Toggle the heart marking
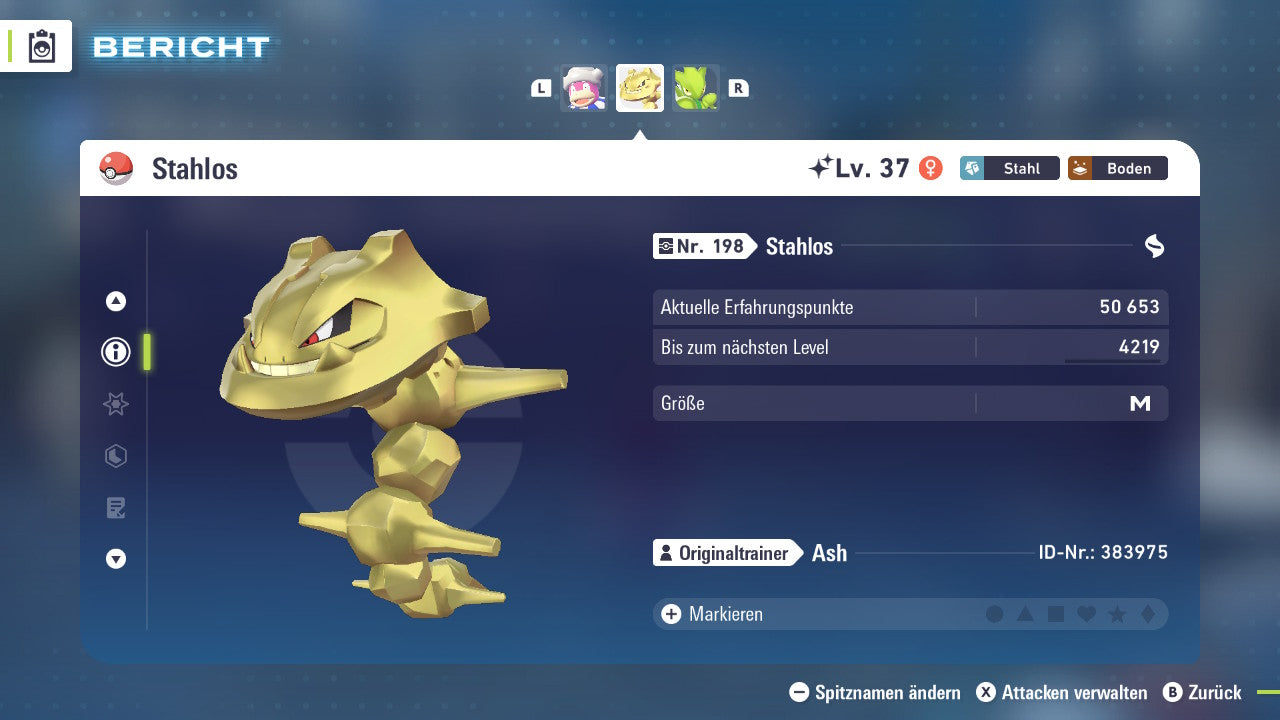 (x=1086, y=614)
